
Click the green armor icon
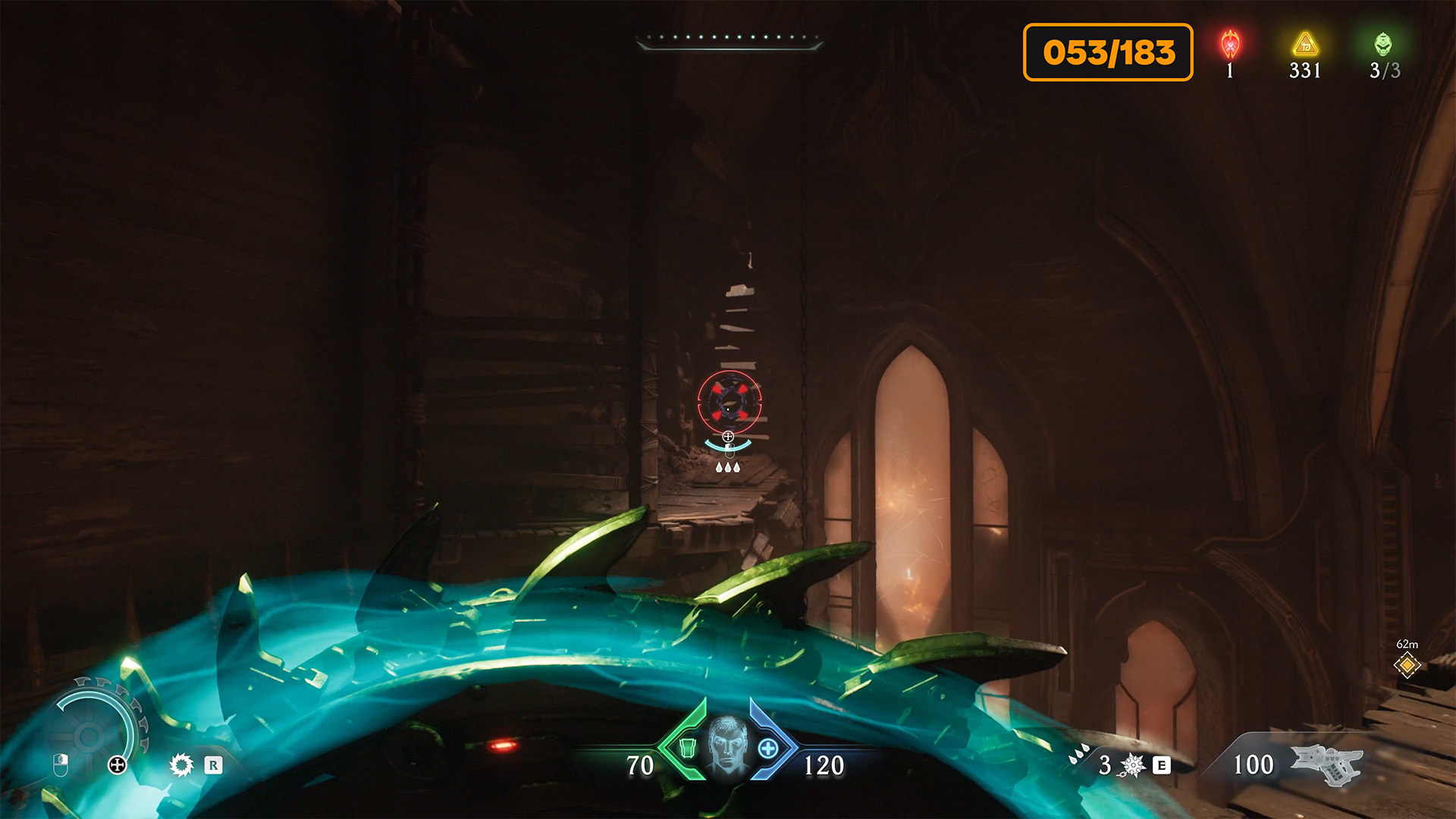click(687, 748)
